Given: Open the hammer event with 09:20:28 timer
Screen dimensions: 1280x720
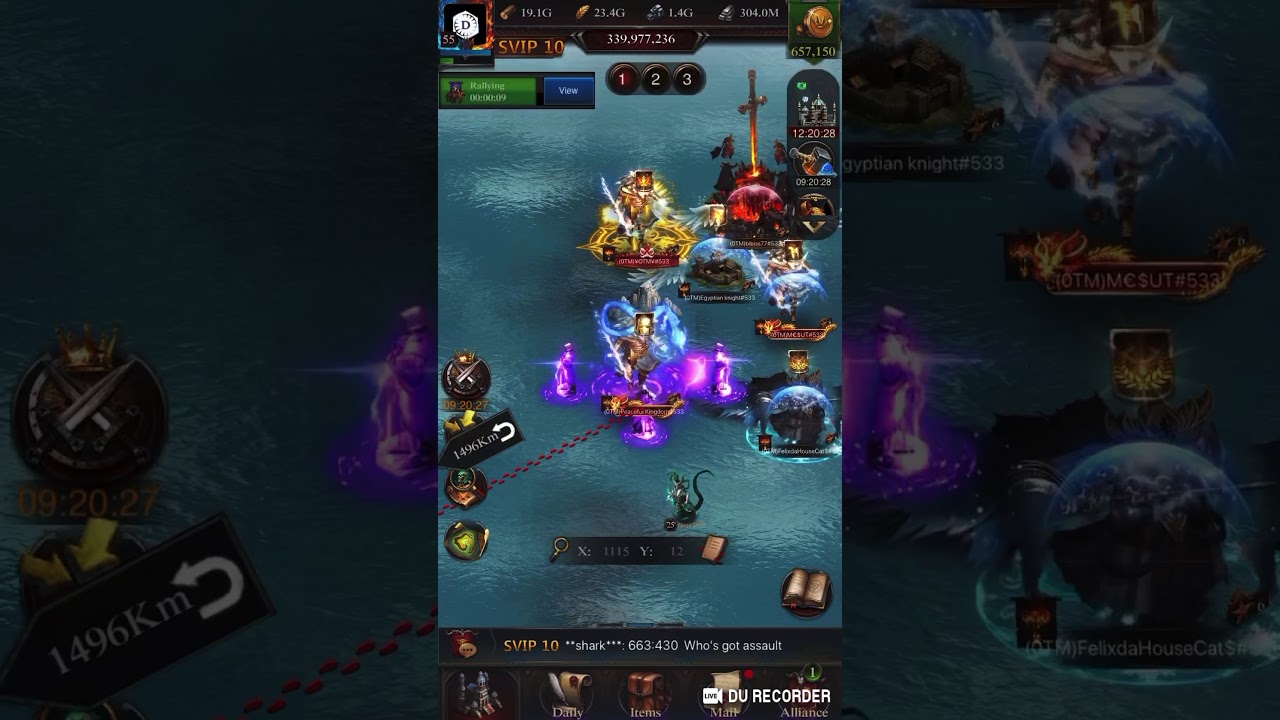Looking at the screenshot, I should pos(814,160).
